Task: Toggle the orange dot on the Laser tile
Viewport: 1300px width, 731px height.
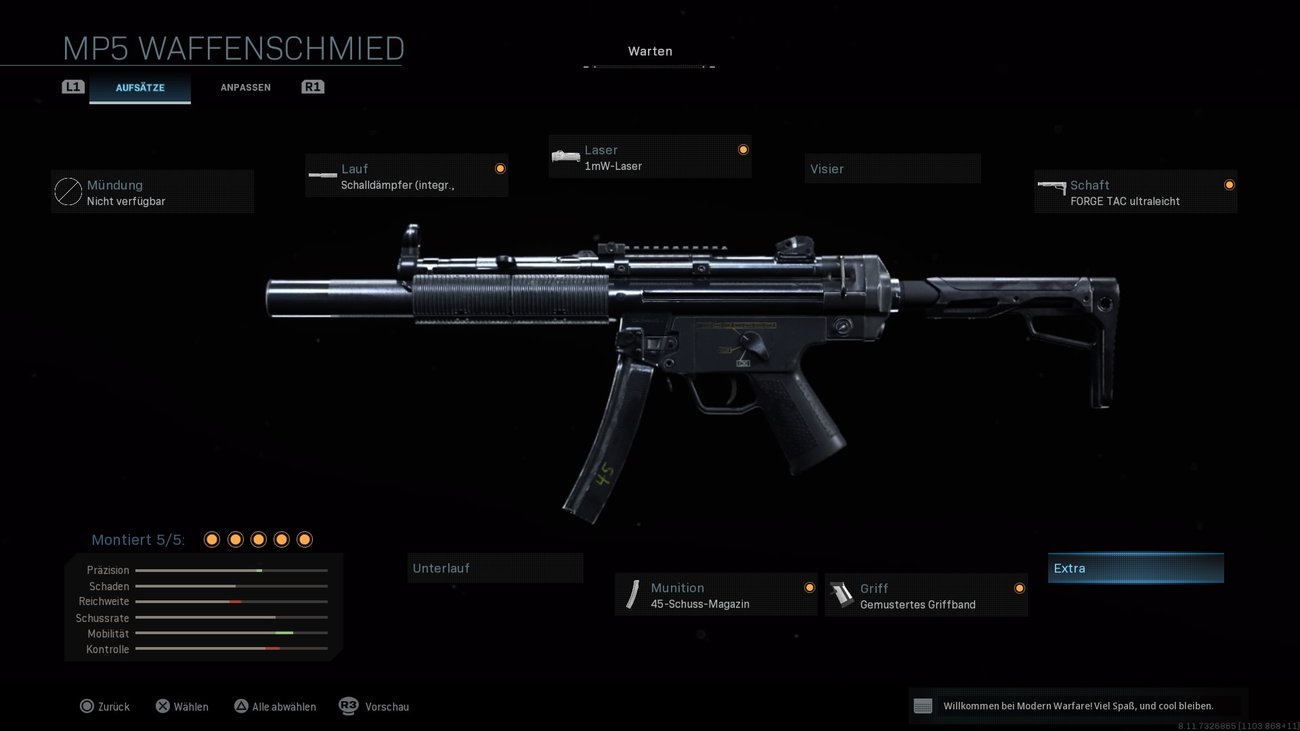Action: point(743,148)
